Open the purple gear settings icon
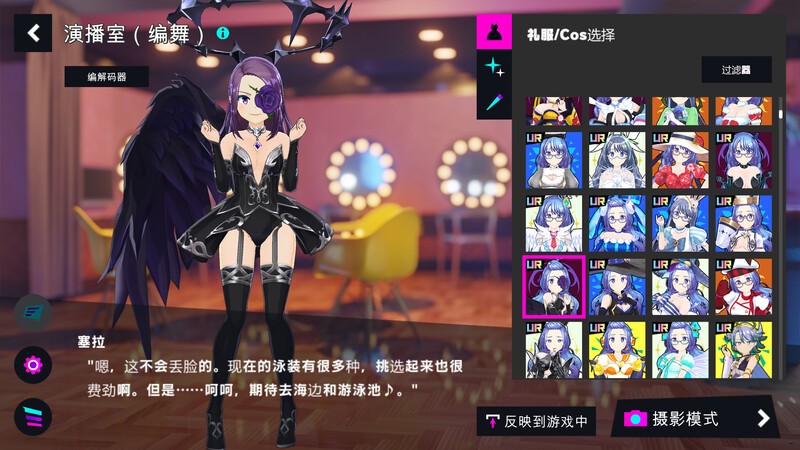This screenshot has height=450, width=800. click(33, 365)
